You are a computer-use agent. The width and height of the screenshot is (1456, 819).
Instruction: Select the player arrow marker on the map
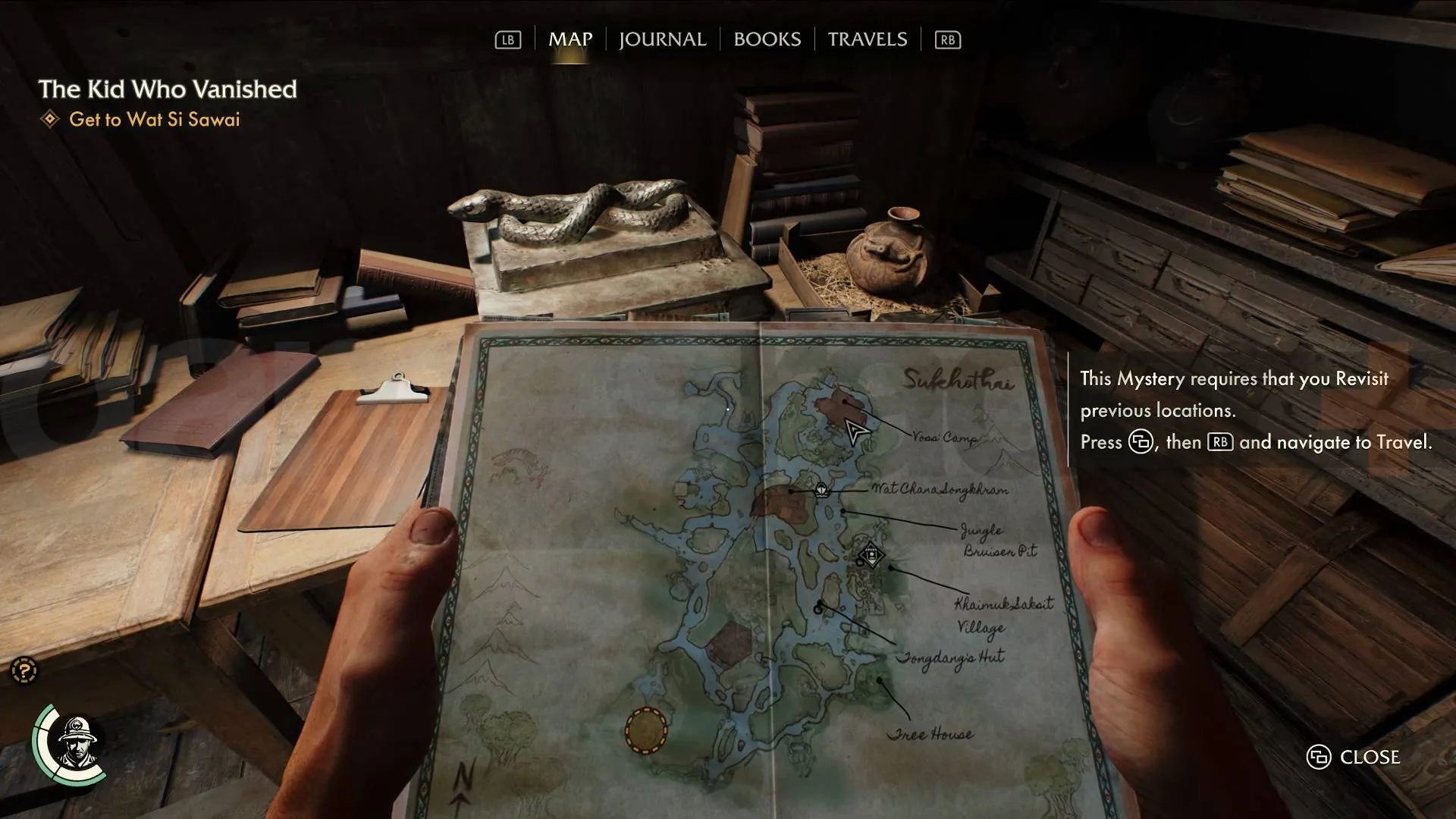point(857,432)
